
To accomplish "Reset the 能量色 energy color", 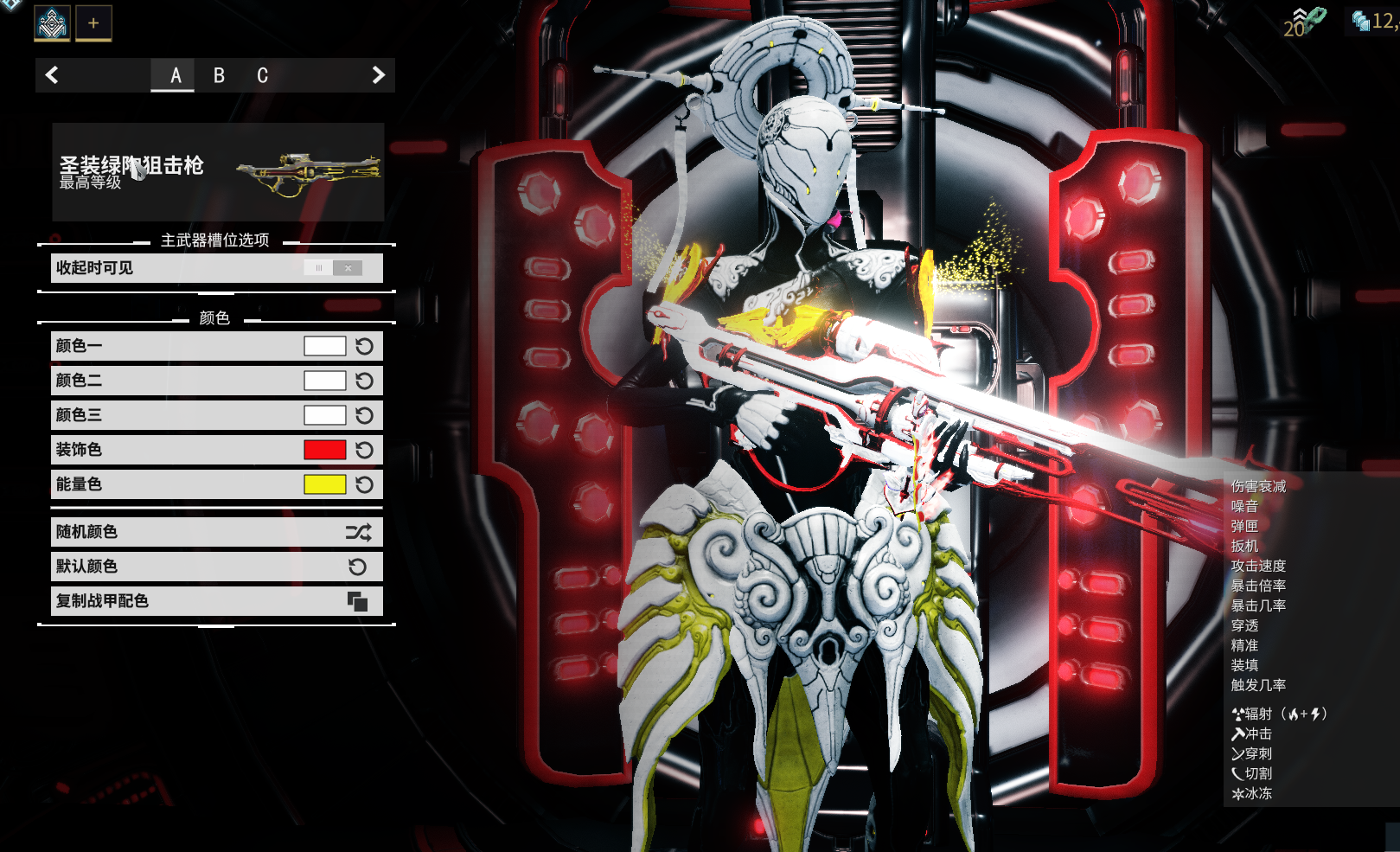I will [365, 484].
